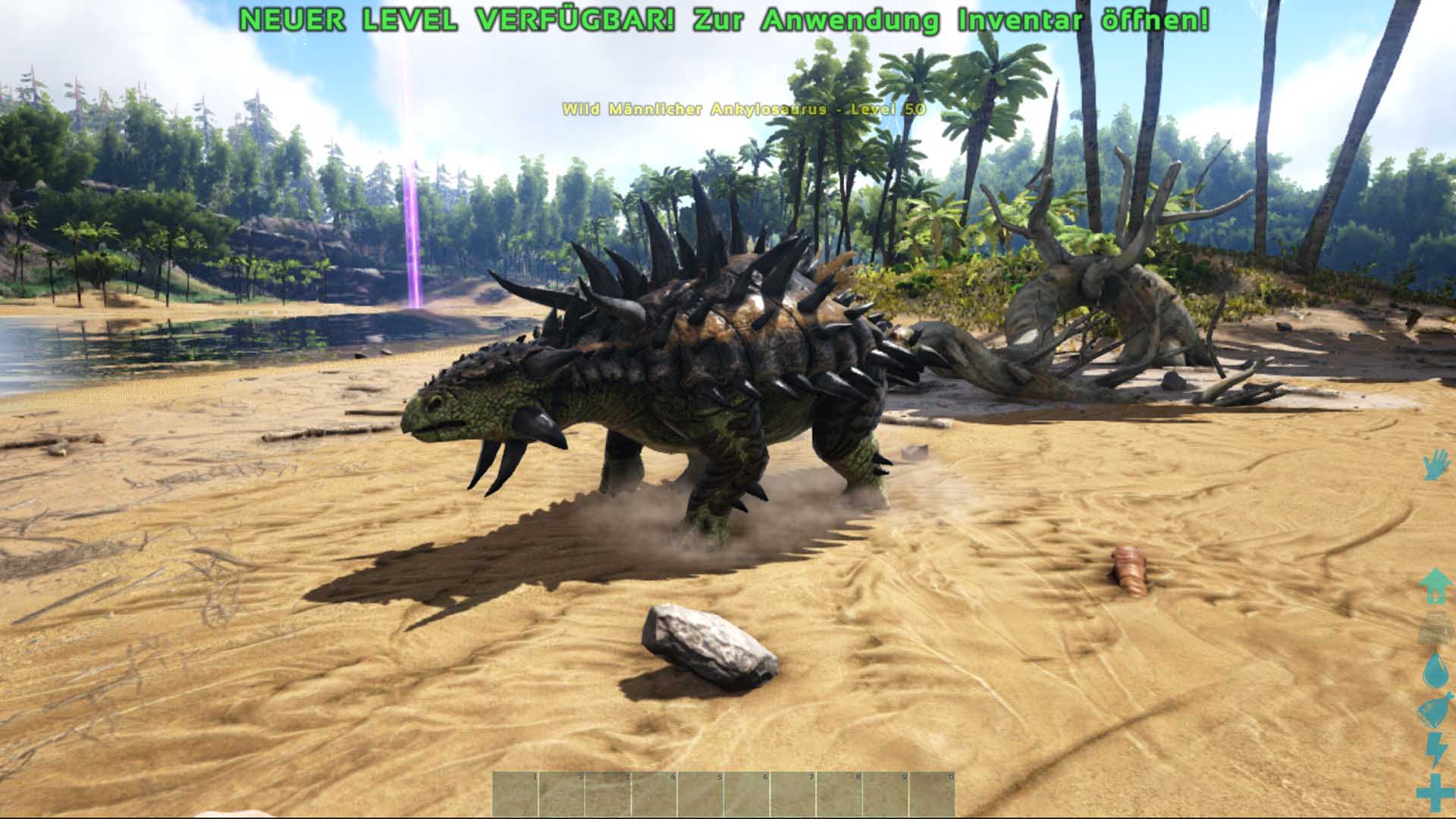Select the green level-up arrow icon
Viewport: 1456px width, 819px height.
(1435, 586)
